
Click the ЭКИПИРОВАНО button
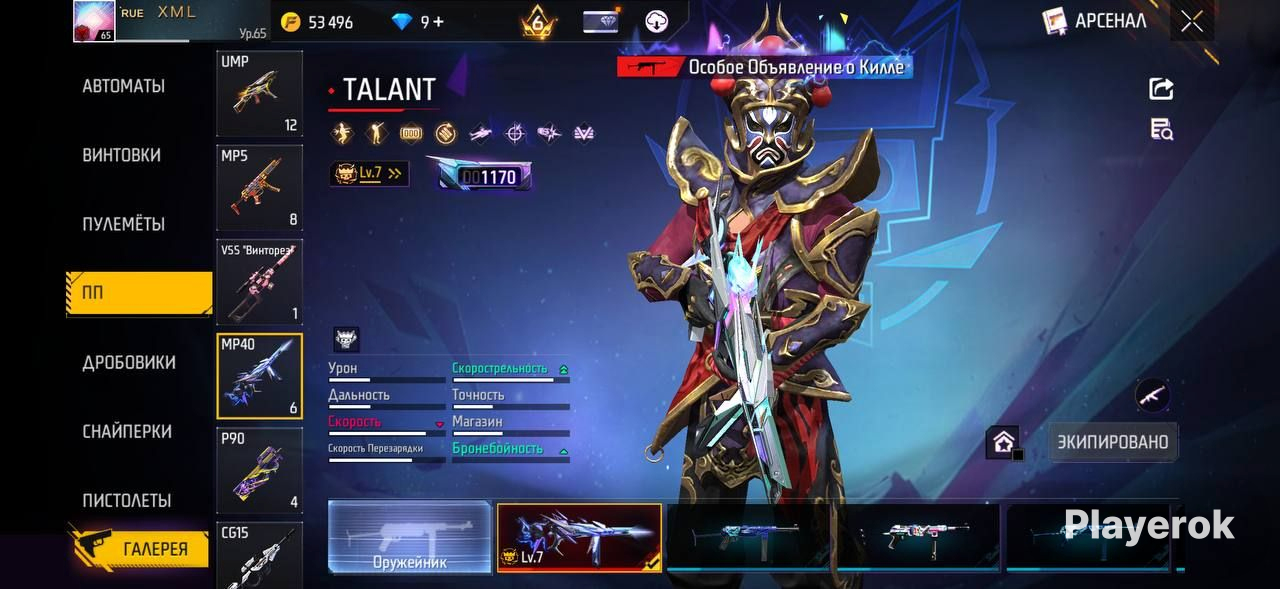click(x=1114, y=442)
